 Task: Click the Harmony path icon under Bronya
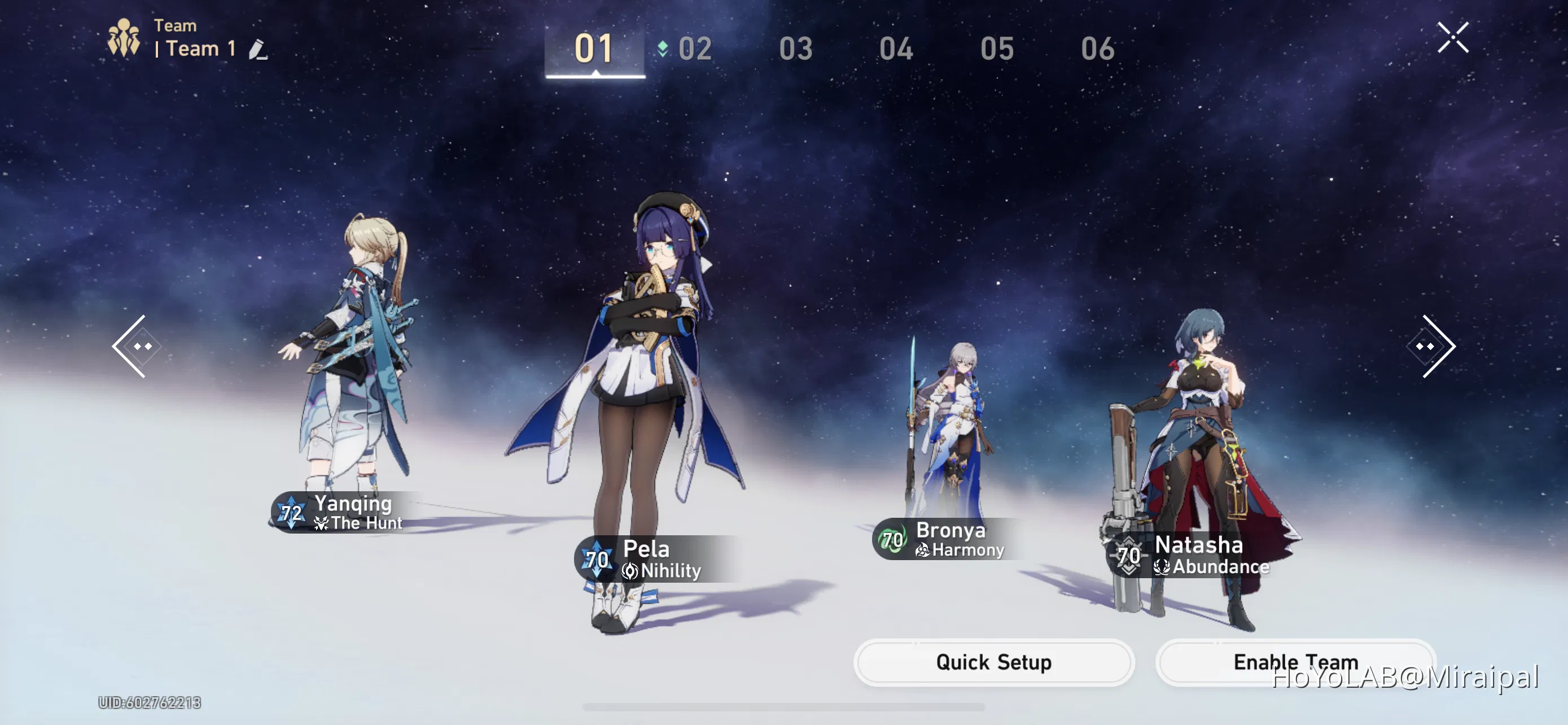[x=922, y=551]
